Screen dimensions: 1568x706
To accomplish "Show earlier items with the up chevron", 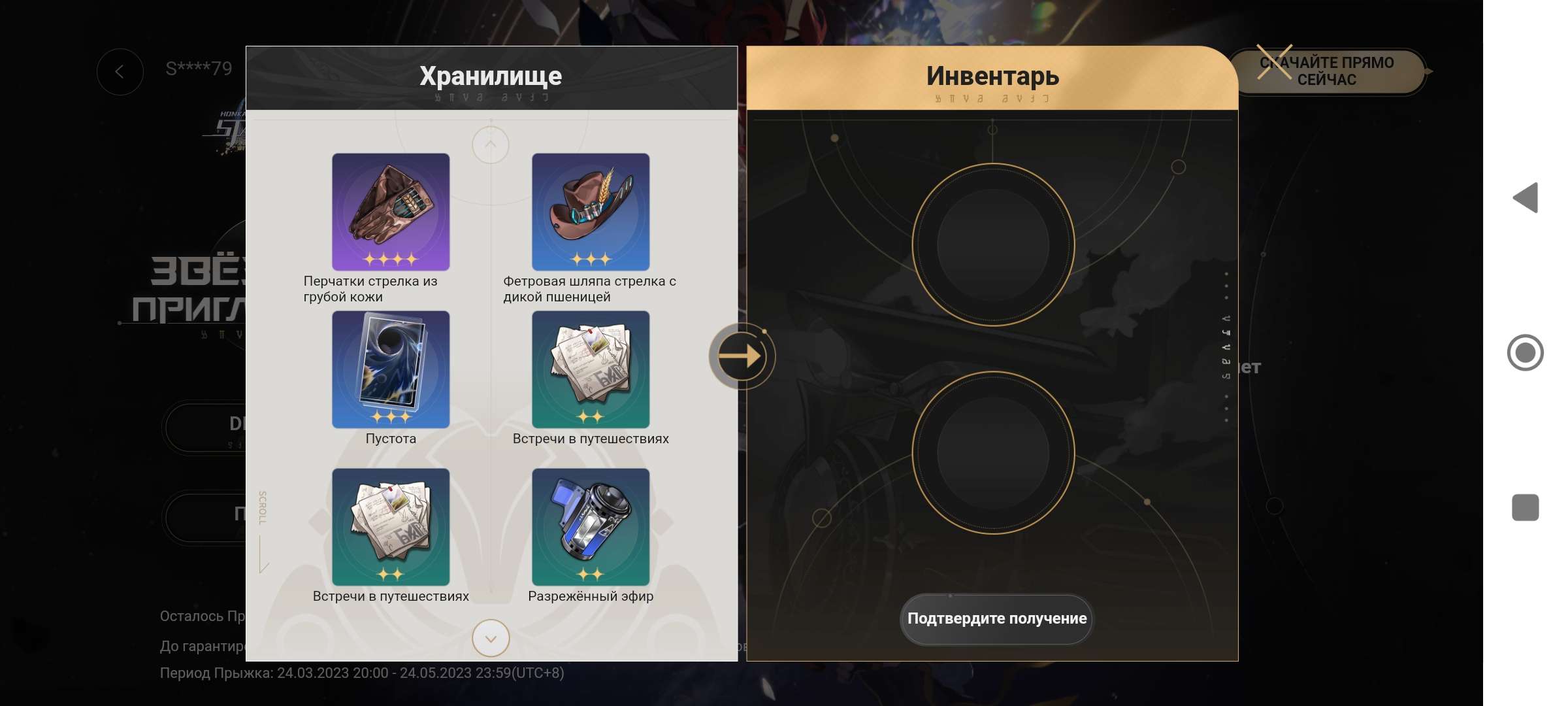I will (491, 144).
